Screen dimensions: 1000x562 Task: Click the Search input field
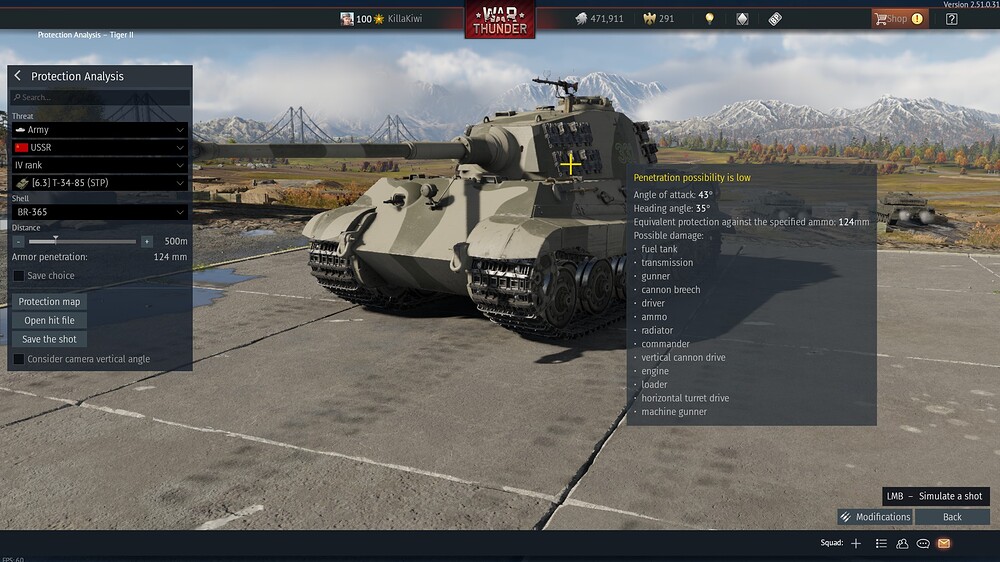click(x=100, y=98)
